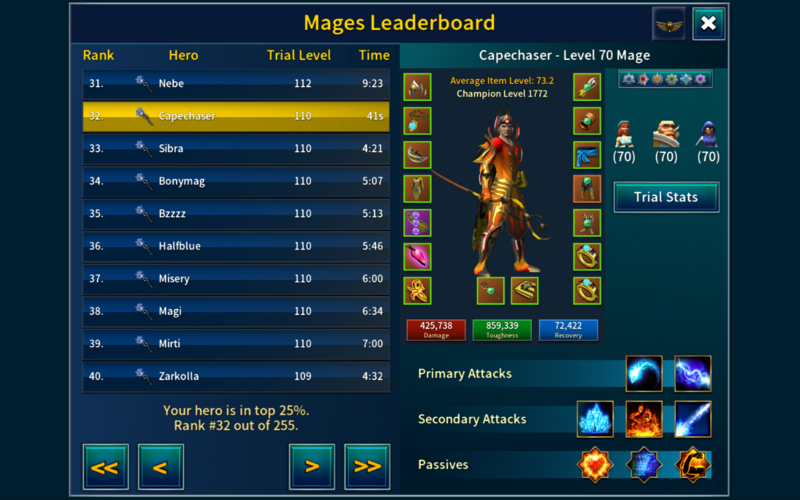Close the Mages Leaderboard window
This screenshot has width=800, height=500.
tap(708, 23)
